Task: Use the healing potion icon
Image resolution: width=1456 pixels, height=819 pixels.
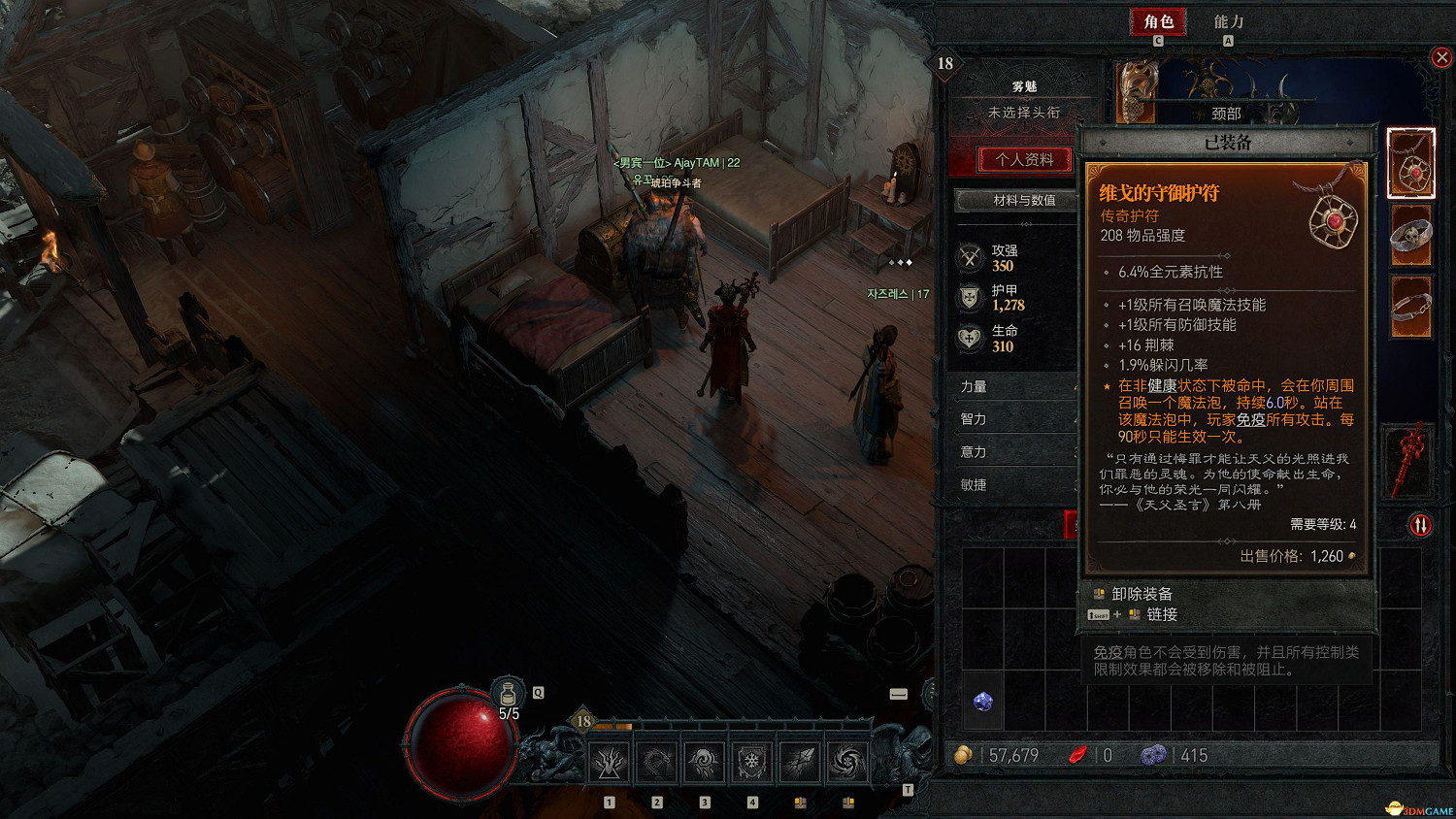Action: 508,695
